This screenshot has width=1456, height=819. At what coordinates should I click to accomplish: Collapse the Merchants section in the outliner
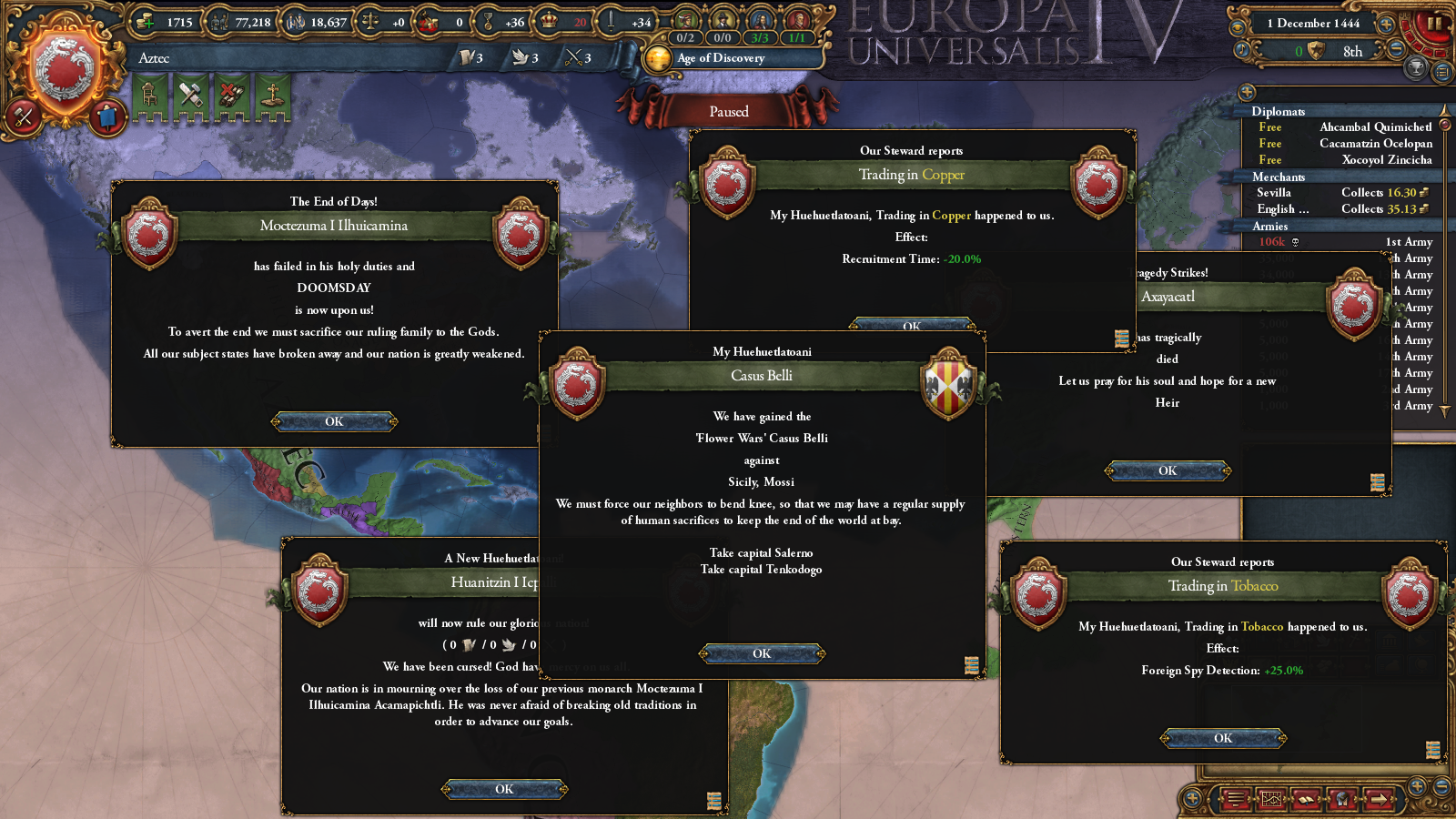pyautogui.click(x=1278, y=177)
